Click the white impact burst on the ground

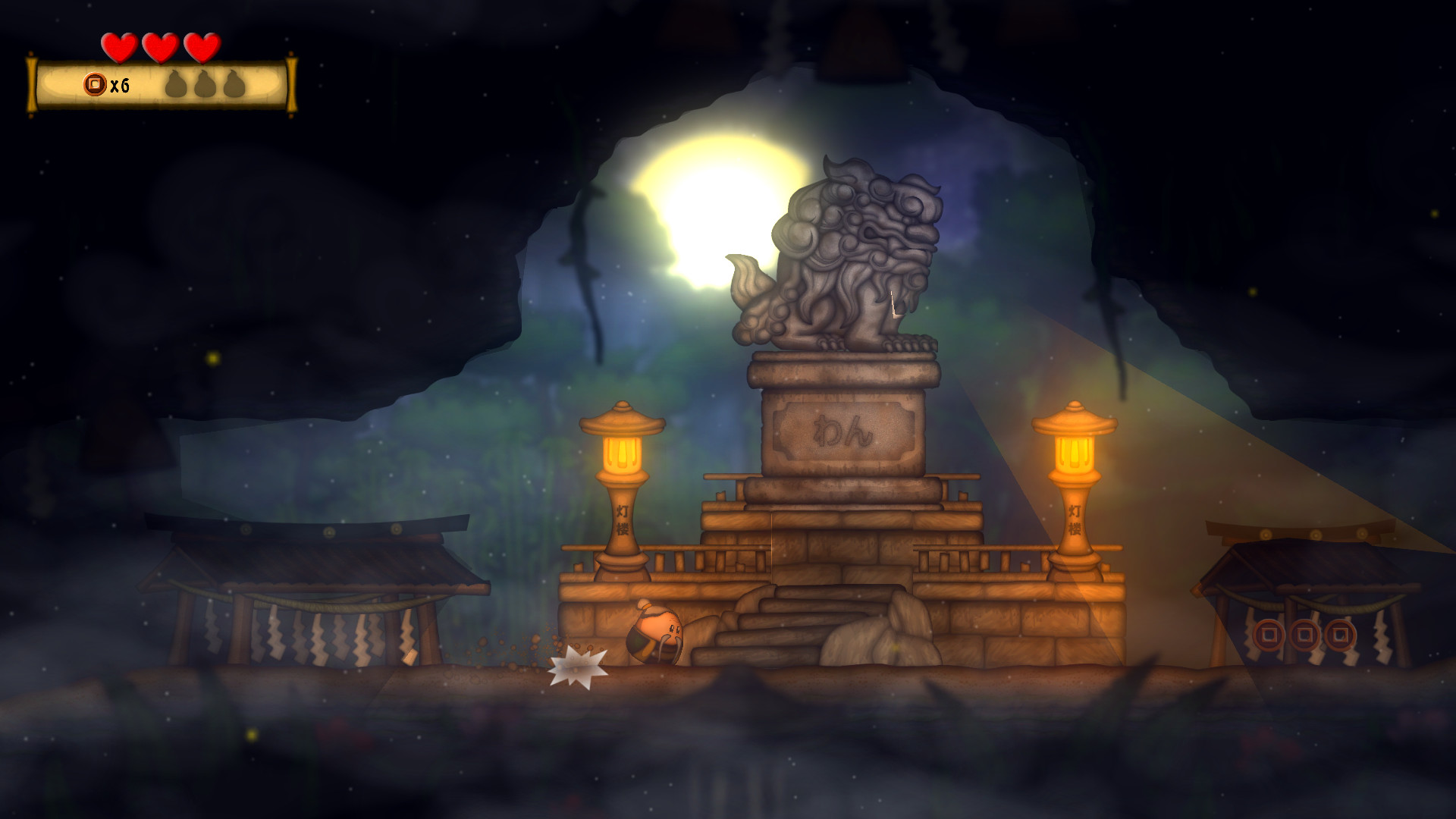point(578,667)
